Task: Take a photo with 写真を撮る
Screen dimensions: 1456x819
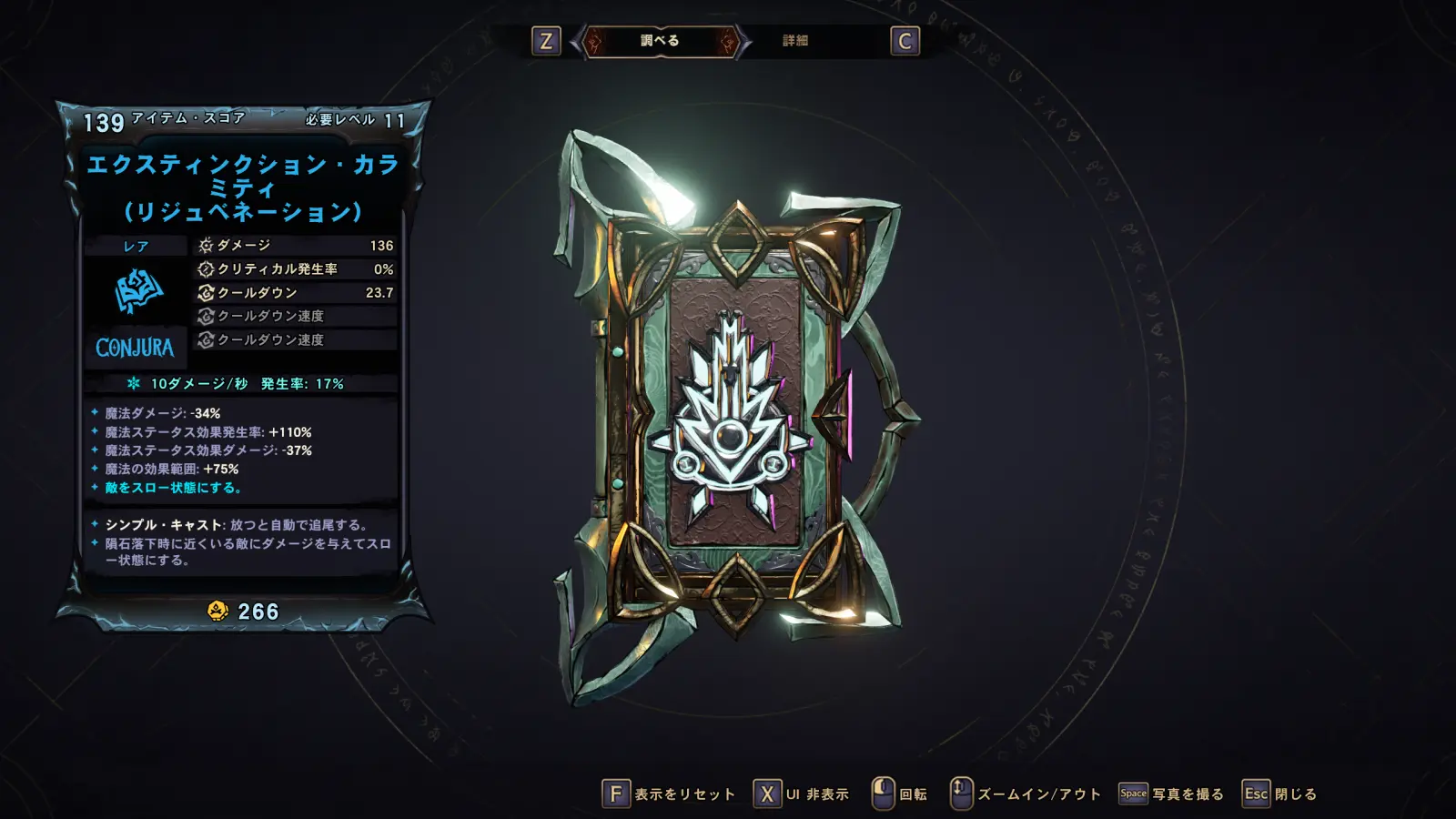Action: (1171, 794)
